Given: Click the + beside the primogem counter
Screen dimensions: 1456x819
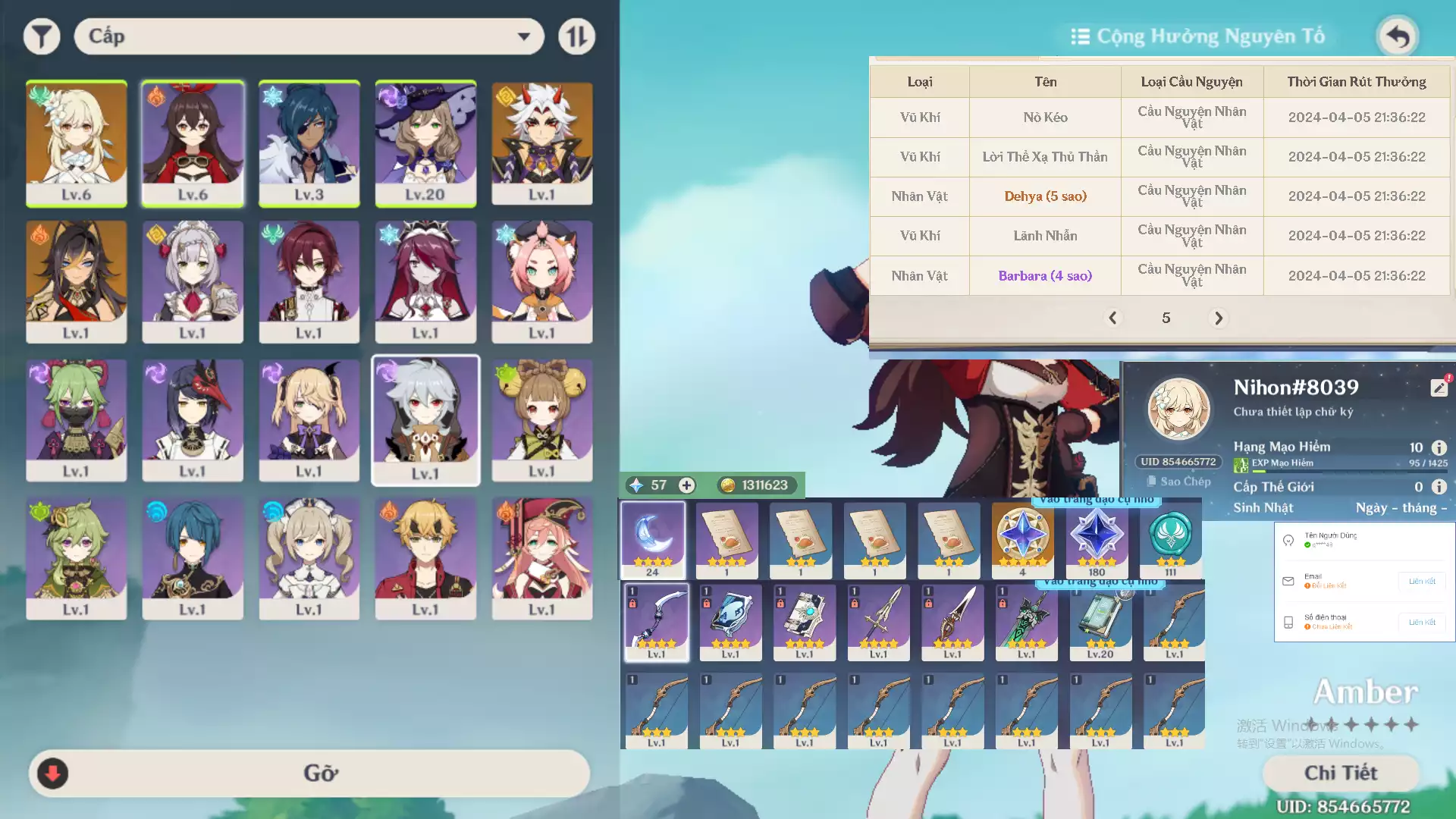Looking at the screenshot, I should pos(686,485).
